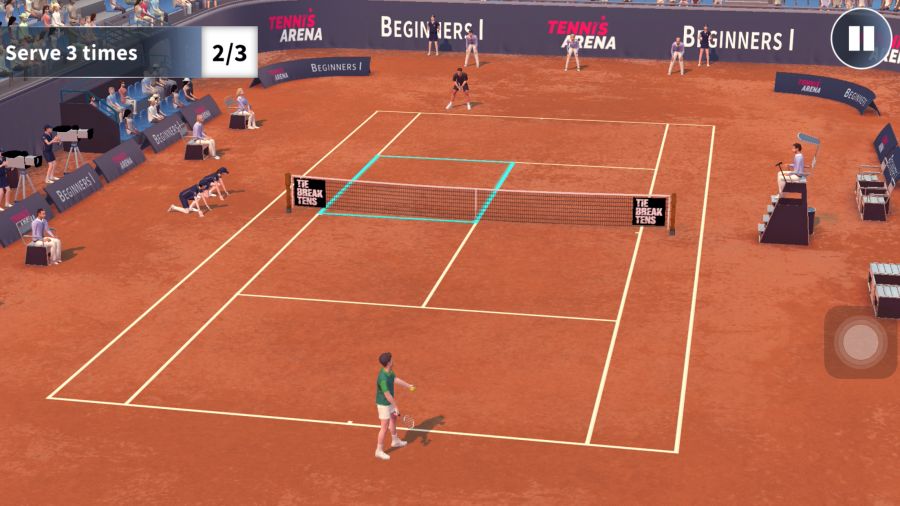The image size is (900, 506).
Task: Pause the tennis match
Action: point(861,39)
